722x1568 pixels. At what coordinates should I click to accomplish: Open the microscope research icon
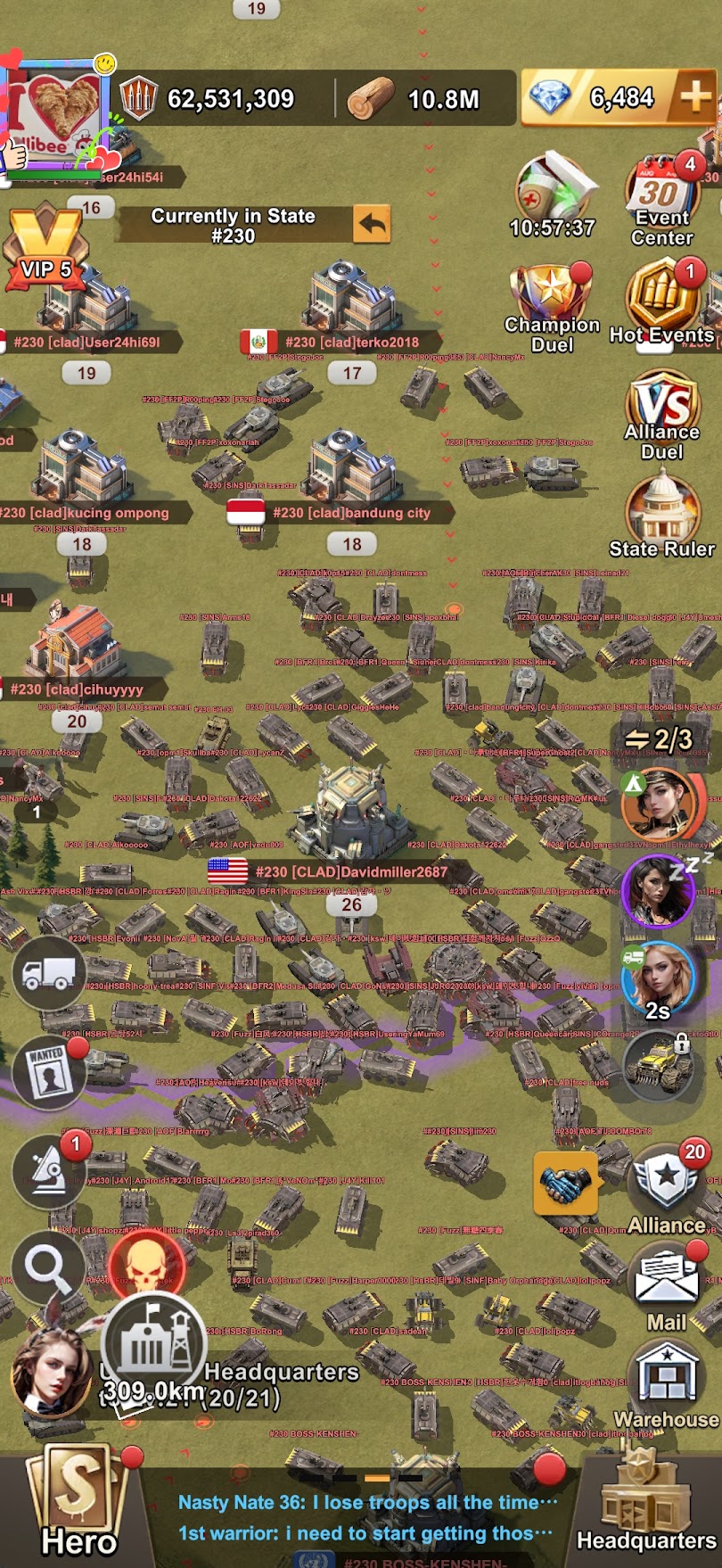pyautogui.click(x=48, y=1172)
